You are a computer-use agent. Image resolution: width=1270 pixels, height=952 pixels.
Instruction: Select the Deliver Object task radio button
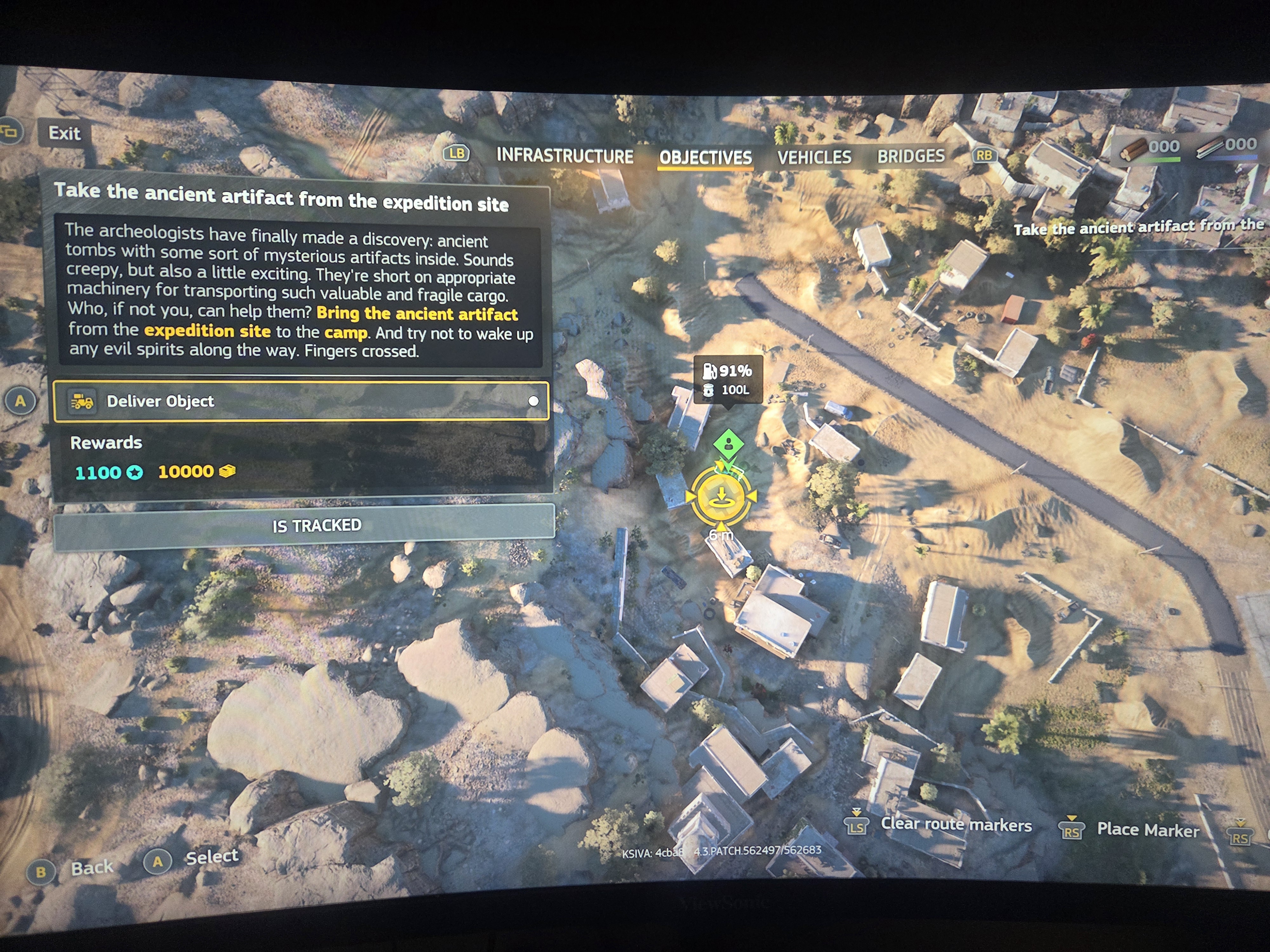click(533, 401)
